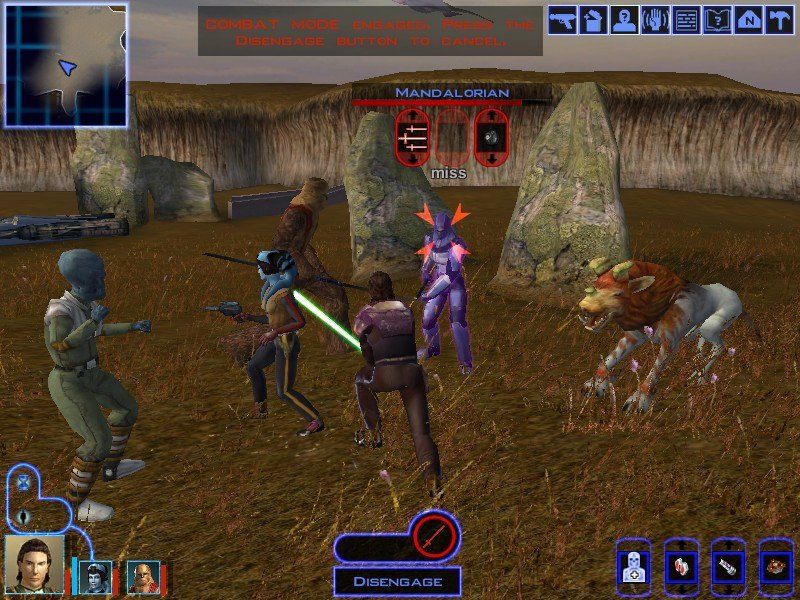Viewport: 800px width, 600px height.
Task: Choose the melee attack action on the Mandalorian
Action: pos(412,136)
